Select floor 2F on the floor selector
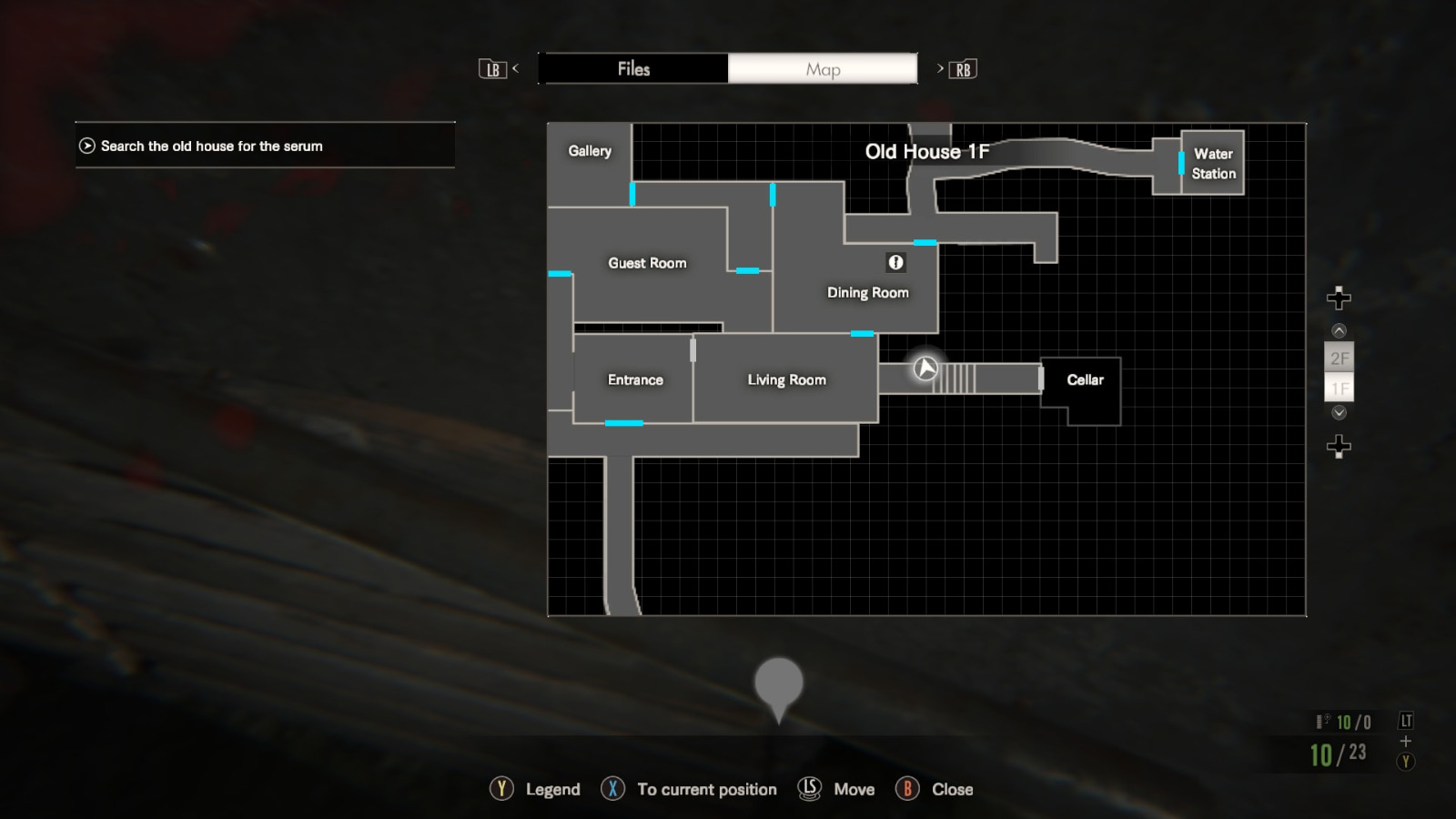Image resolution: width=1456 pixels, height=819 pixels. (x=1340, y=358)
